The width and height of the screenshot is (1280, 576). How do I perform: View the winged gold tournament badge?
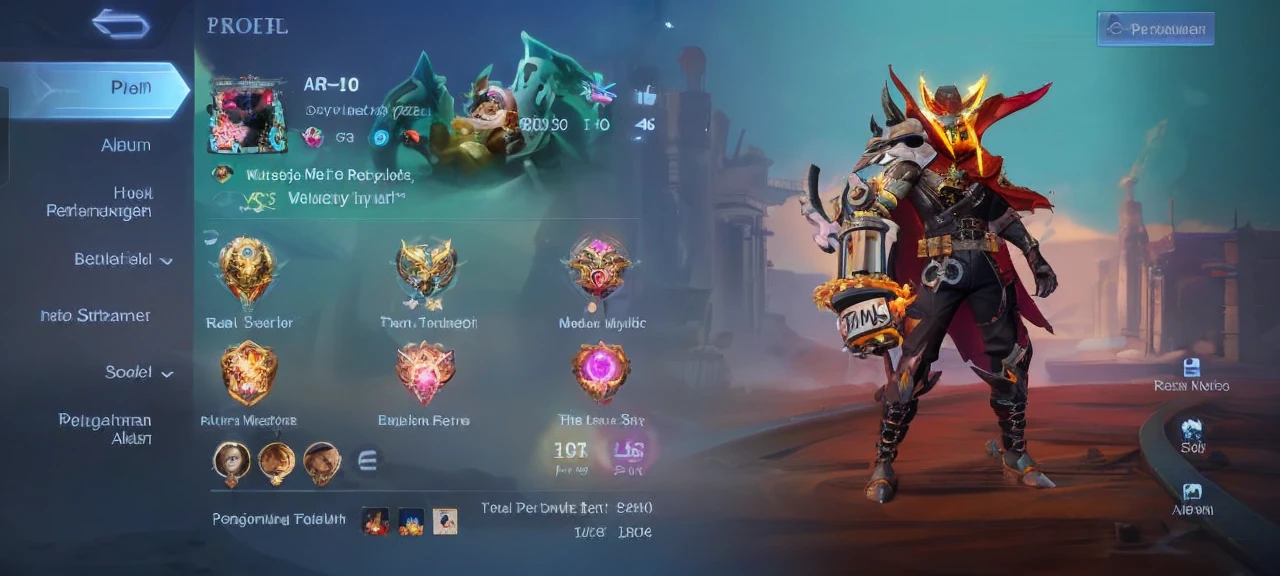427,270
